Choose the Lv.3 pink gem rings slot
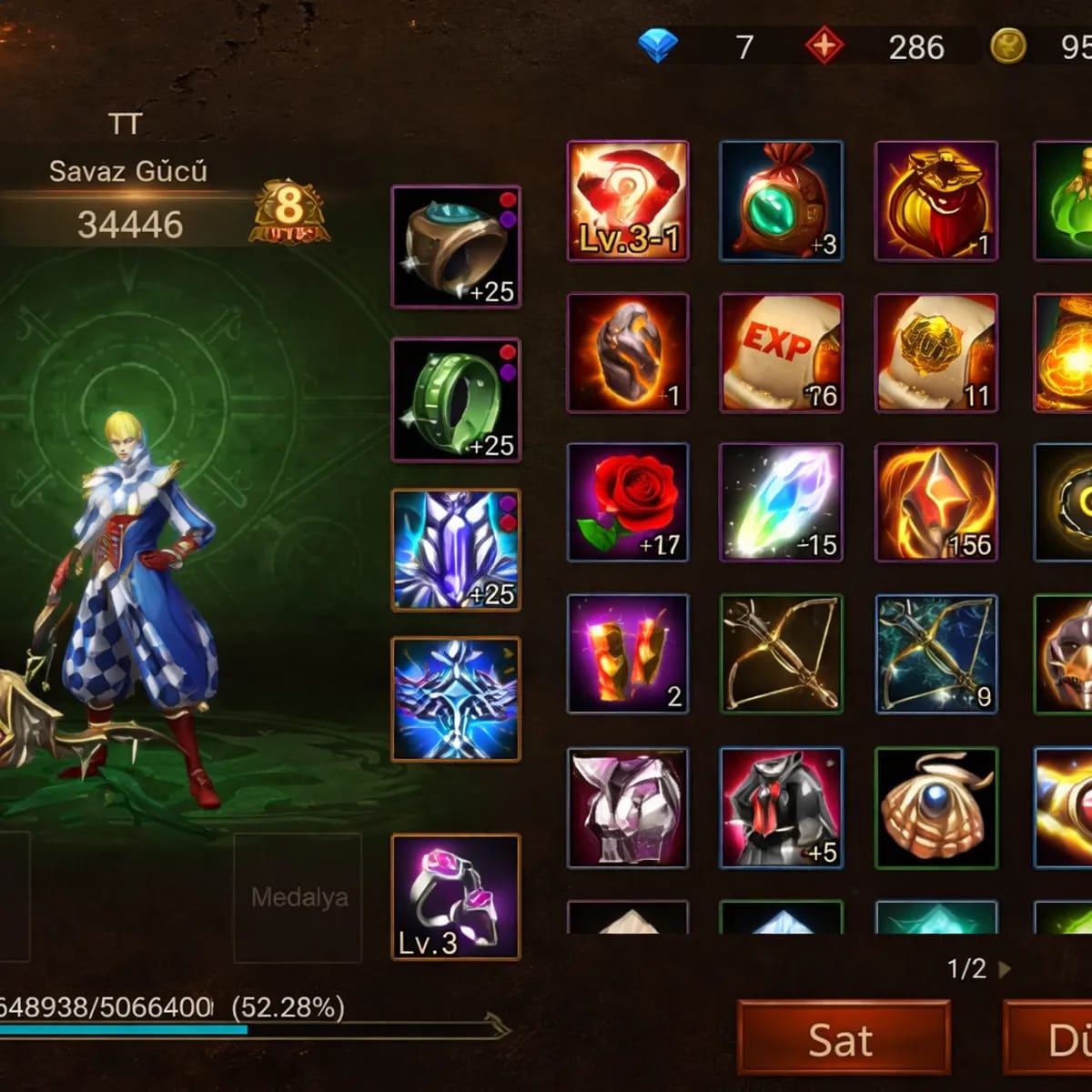 tap(456, 897)
